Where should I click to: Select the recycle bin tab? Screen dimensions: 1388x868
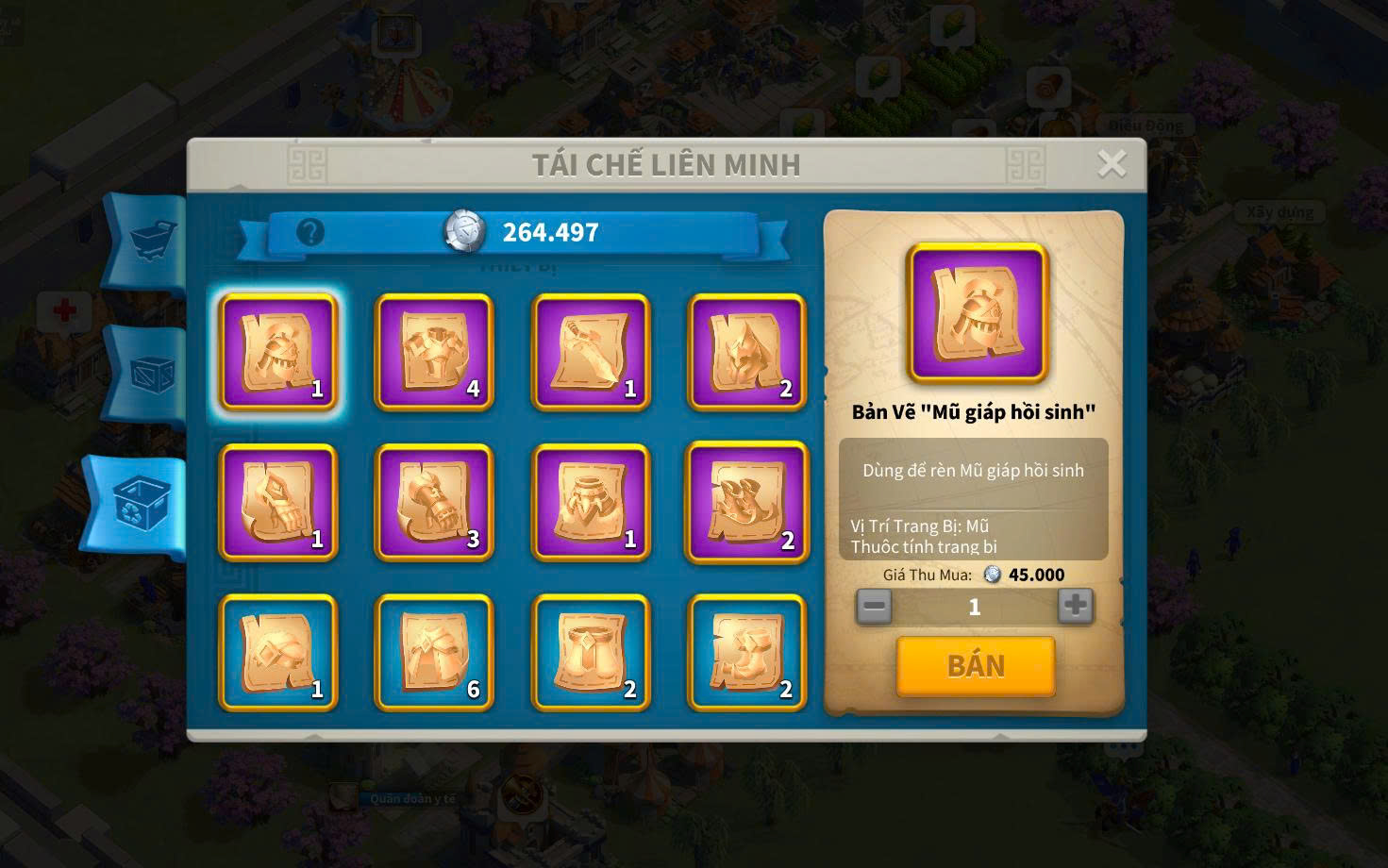click(x=140, y=502)
